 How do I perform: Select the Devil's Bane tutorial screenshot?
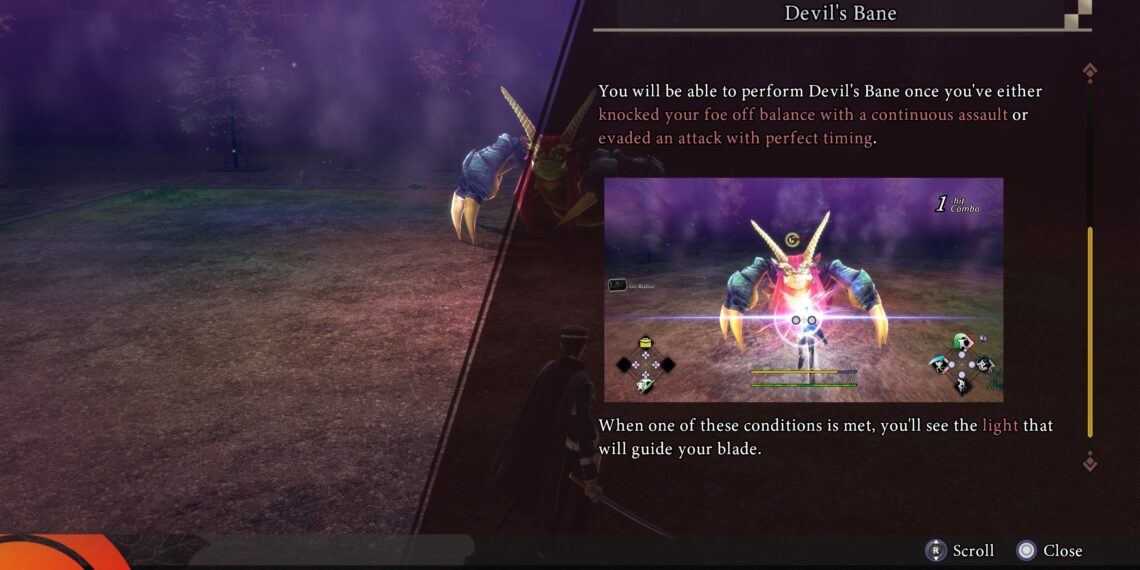[803, 290]
